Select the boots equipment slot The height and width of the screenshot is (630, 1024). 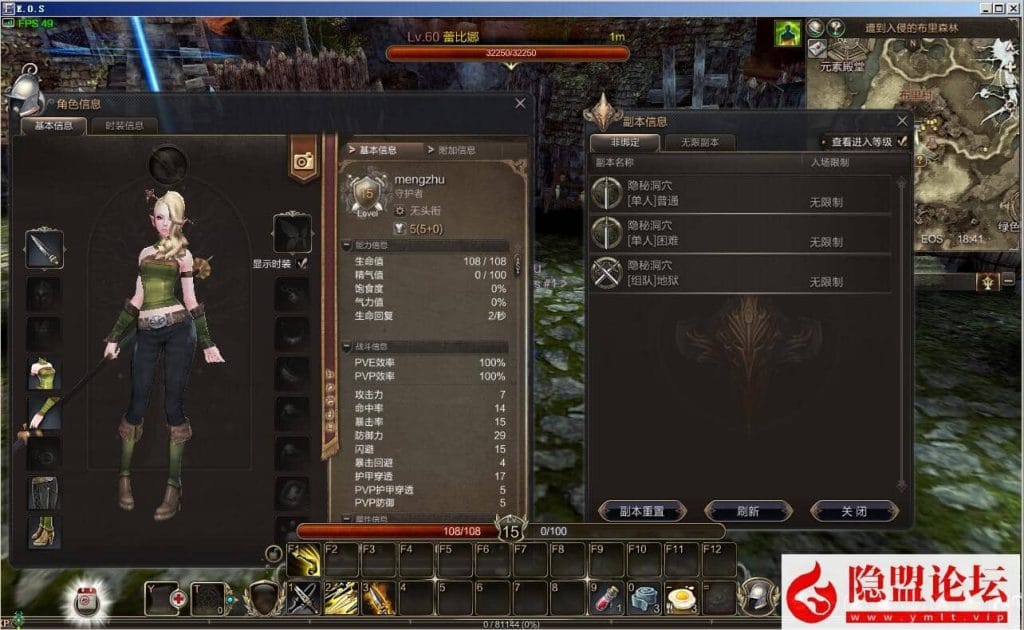44,532
